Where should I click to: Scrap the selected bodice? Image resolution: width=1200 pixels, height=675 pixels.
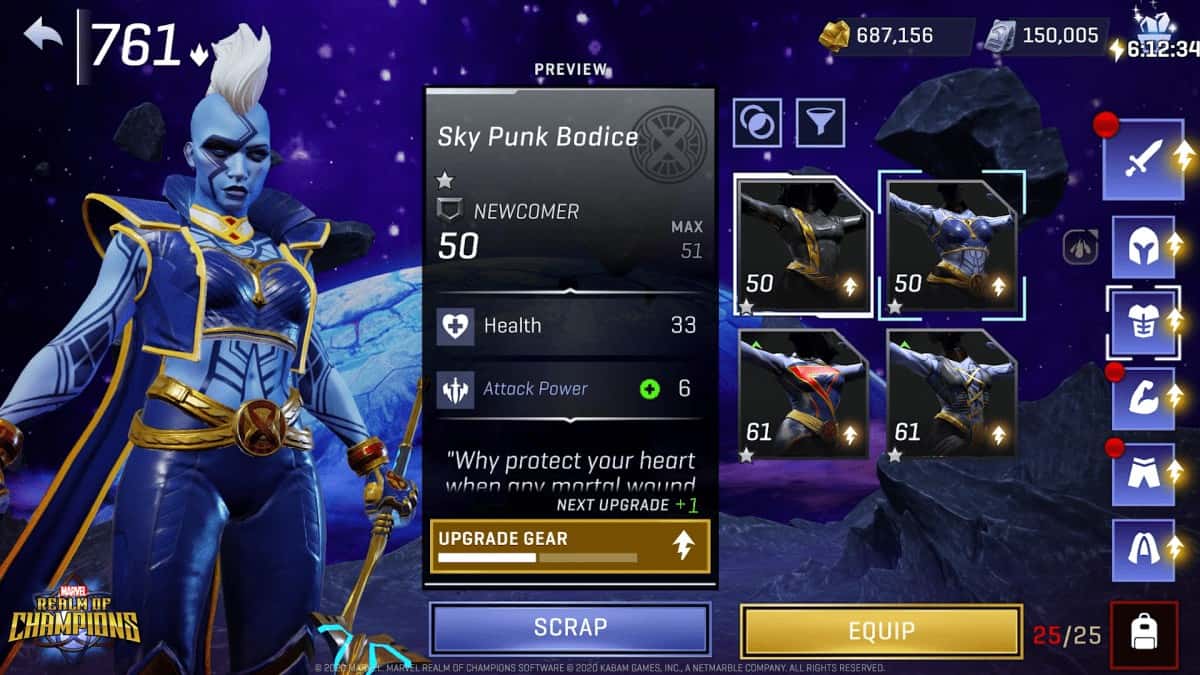coord(570,628)
